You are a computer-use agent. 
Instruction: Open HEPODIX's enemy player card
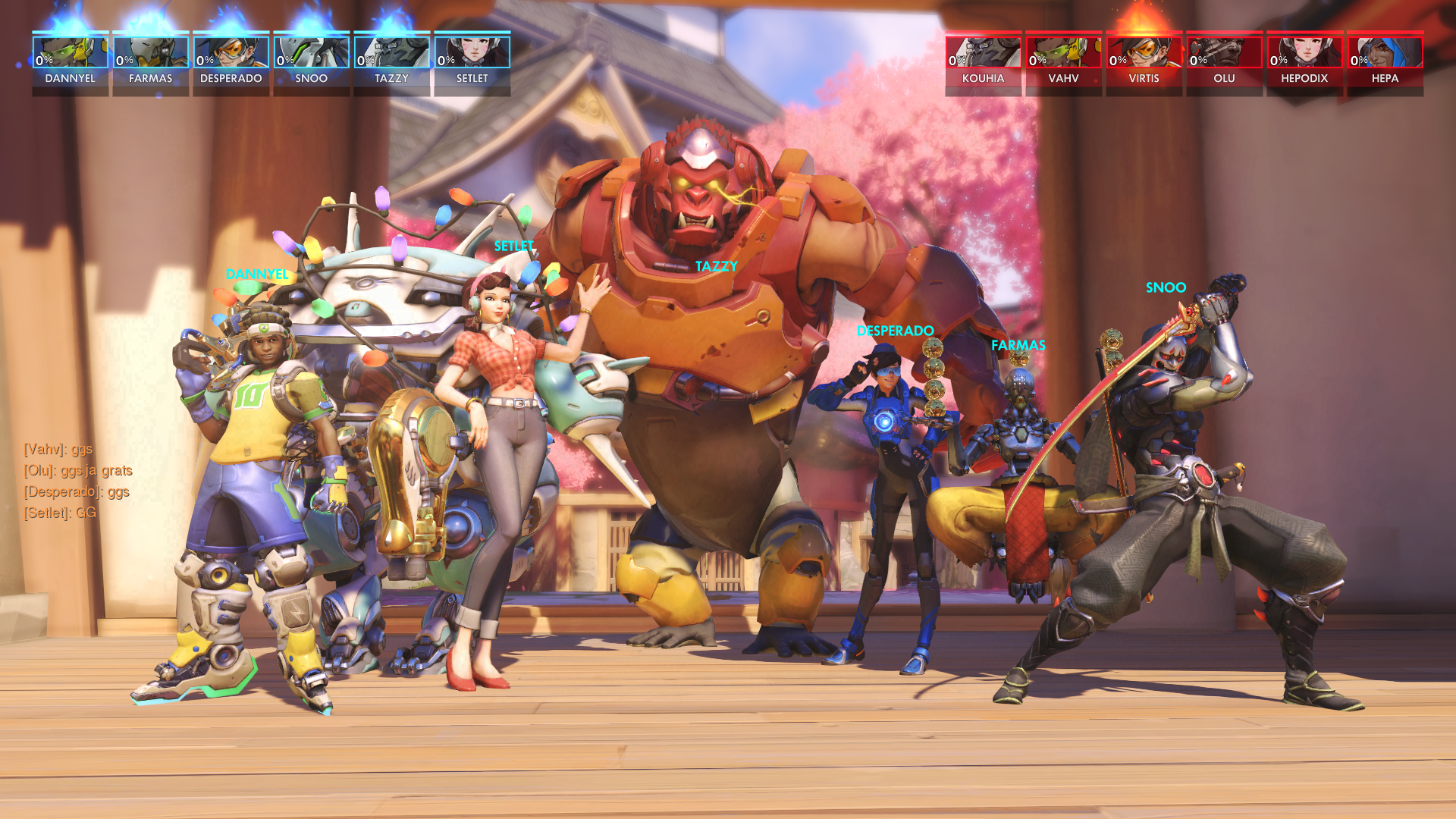point(1305,63)
